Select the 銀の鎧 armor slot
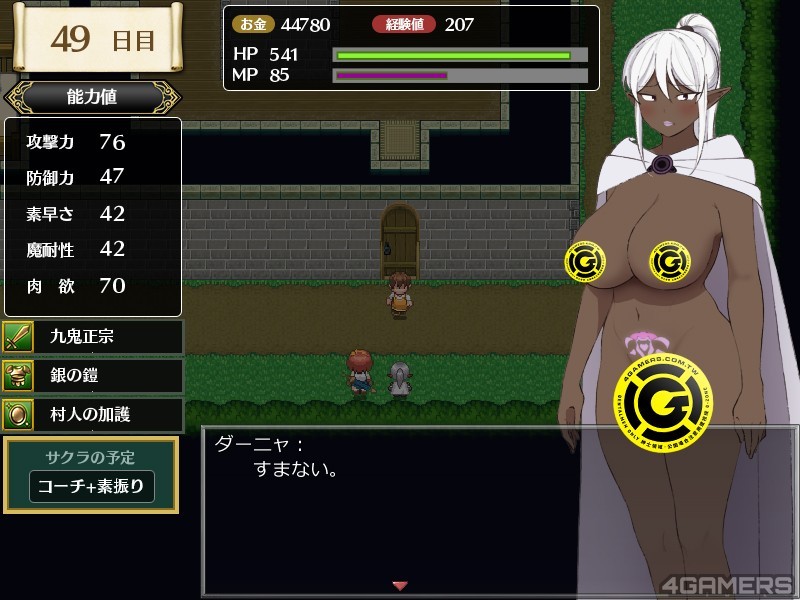Image resolution: width=800 pixels, height=600 pixels. (92, 375)
